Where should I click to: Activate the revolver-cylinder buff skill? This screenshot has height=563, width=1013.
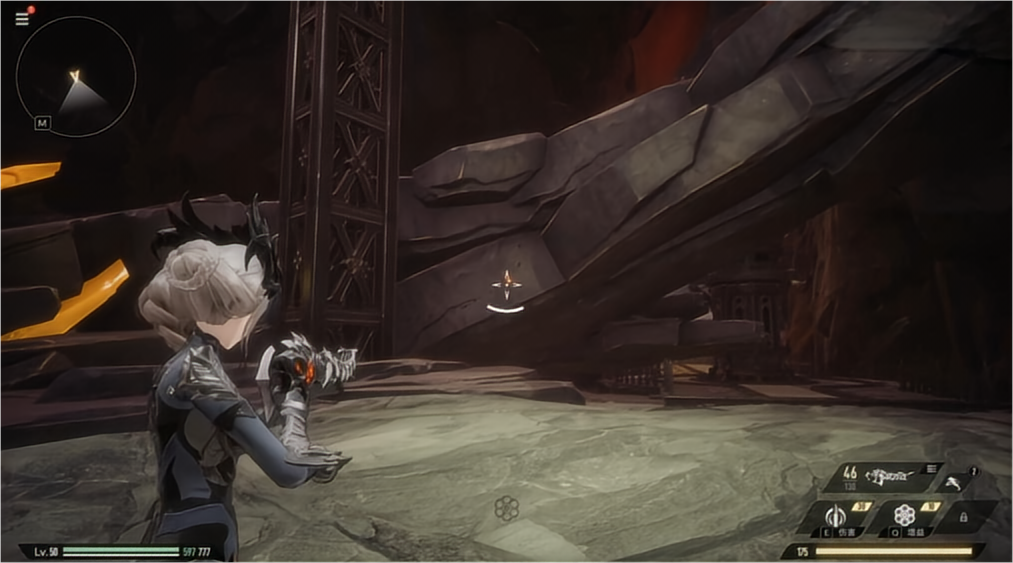tap(905, 516)
